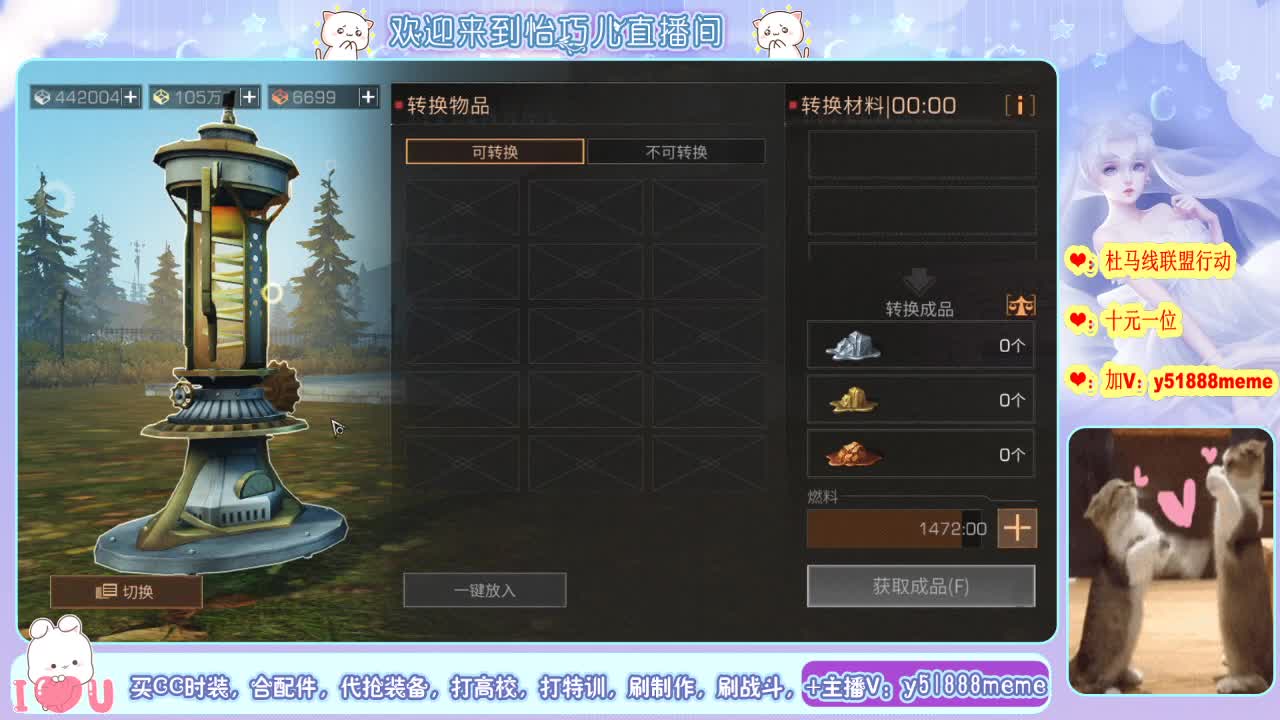This screenshot has width=1280, height=720.
Task: Open the info icon next to 转换材料 timer
Action: (1020, 104)
